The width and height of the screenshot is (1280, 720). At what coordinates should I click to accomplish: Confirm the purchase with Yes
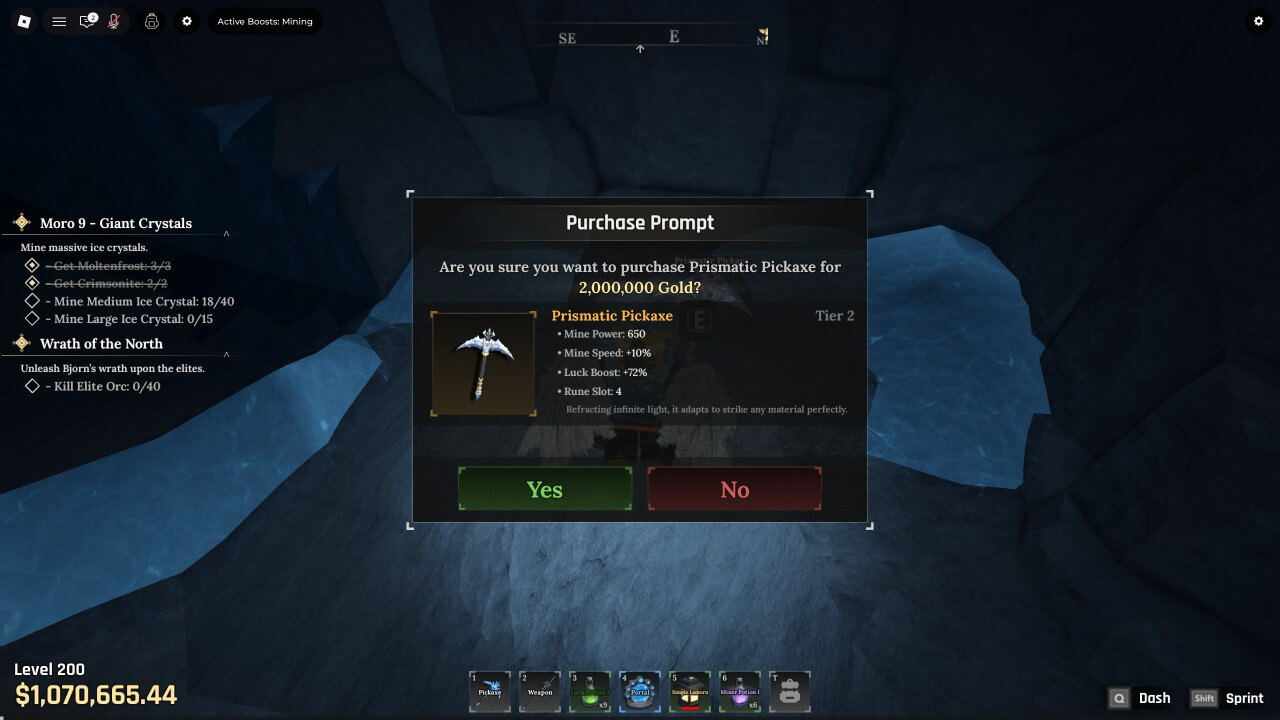[x=545, y=489]
